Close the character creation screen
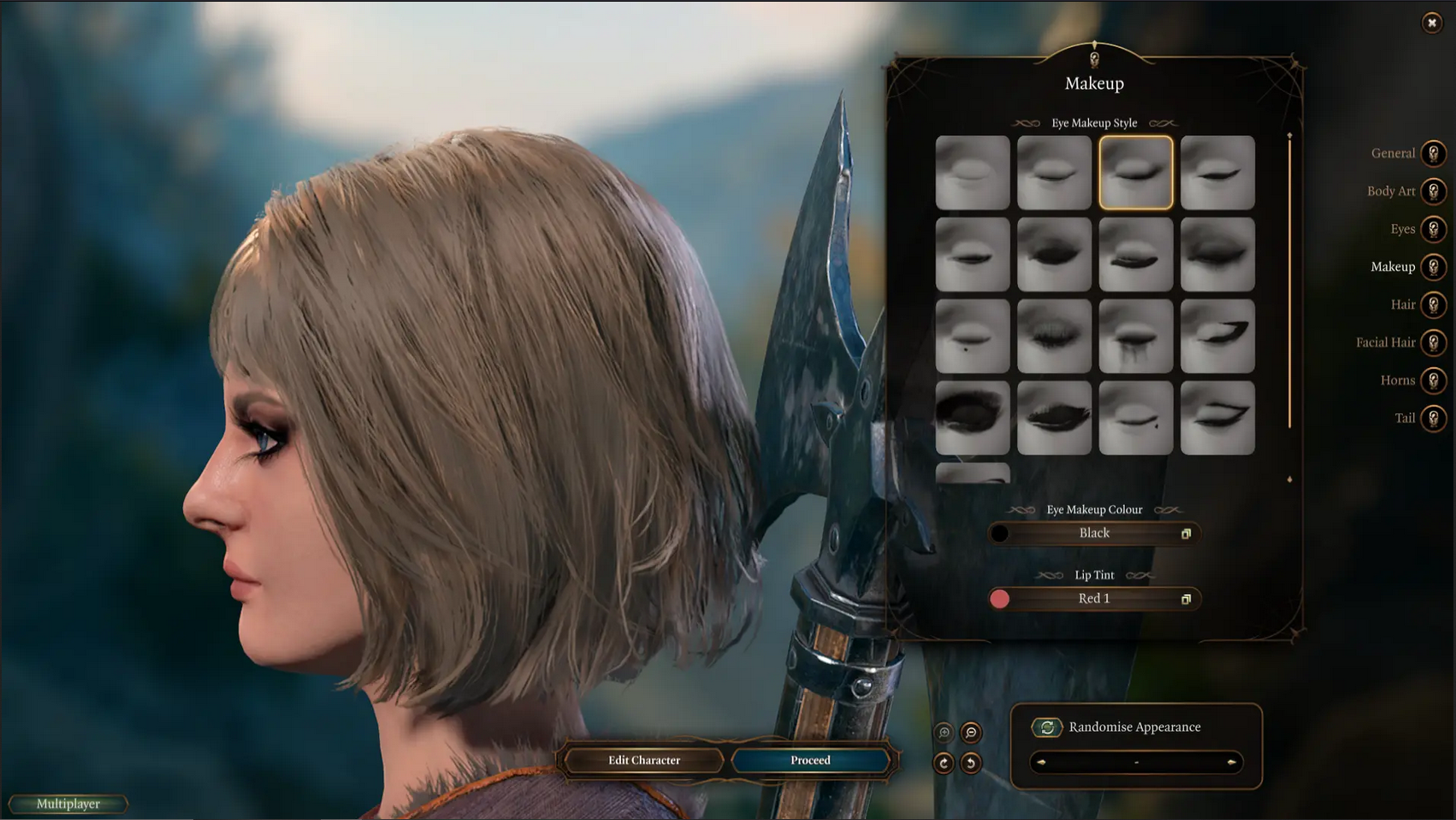Viewport: 1456px width, 820px height. click(1431, 23)
